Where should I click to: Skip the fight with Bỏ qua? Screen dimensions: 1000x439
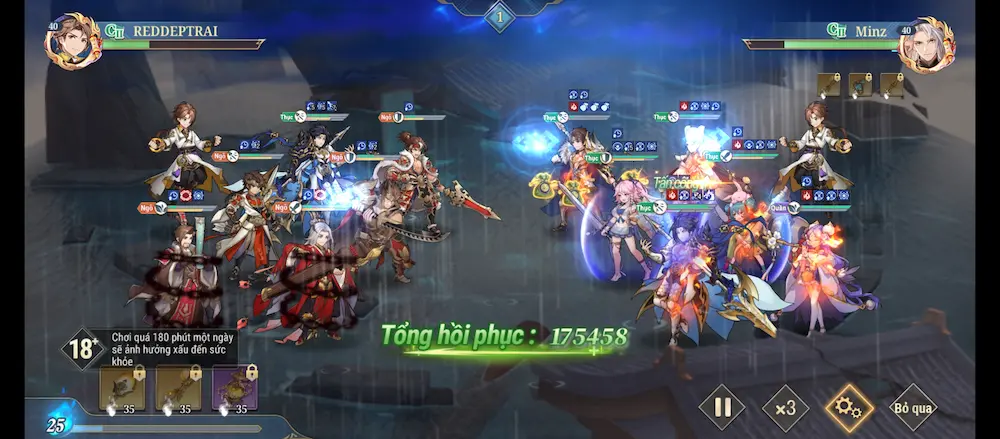coord(913,407)
